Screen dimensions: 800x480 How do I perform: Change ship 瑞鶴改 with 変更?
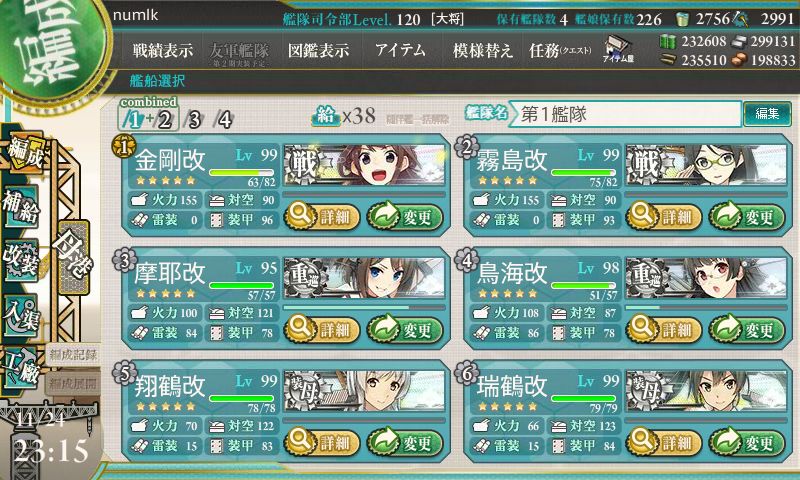click(x=747, y=442)
